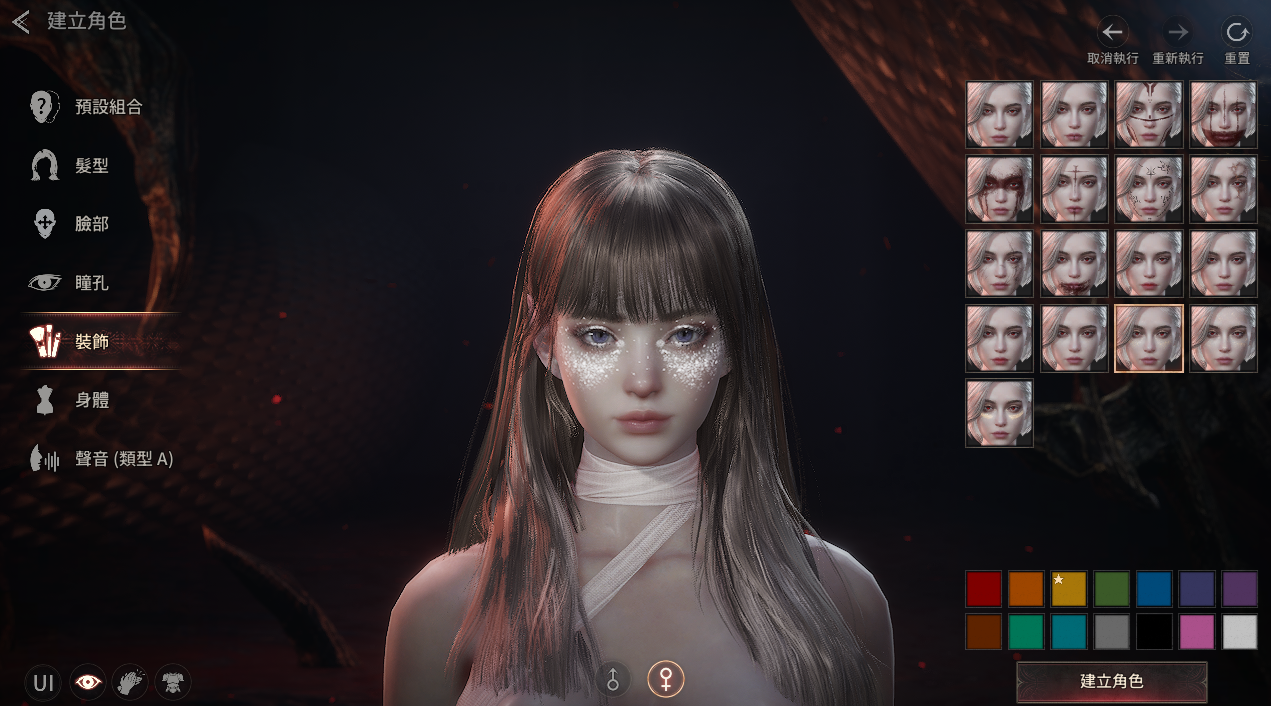Choose the 身體 body category
This screenshot has width=1271, height=706.
[x=91, y=400]
